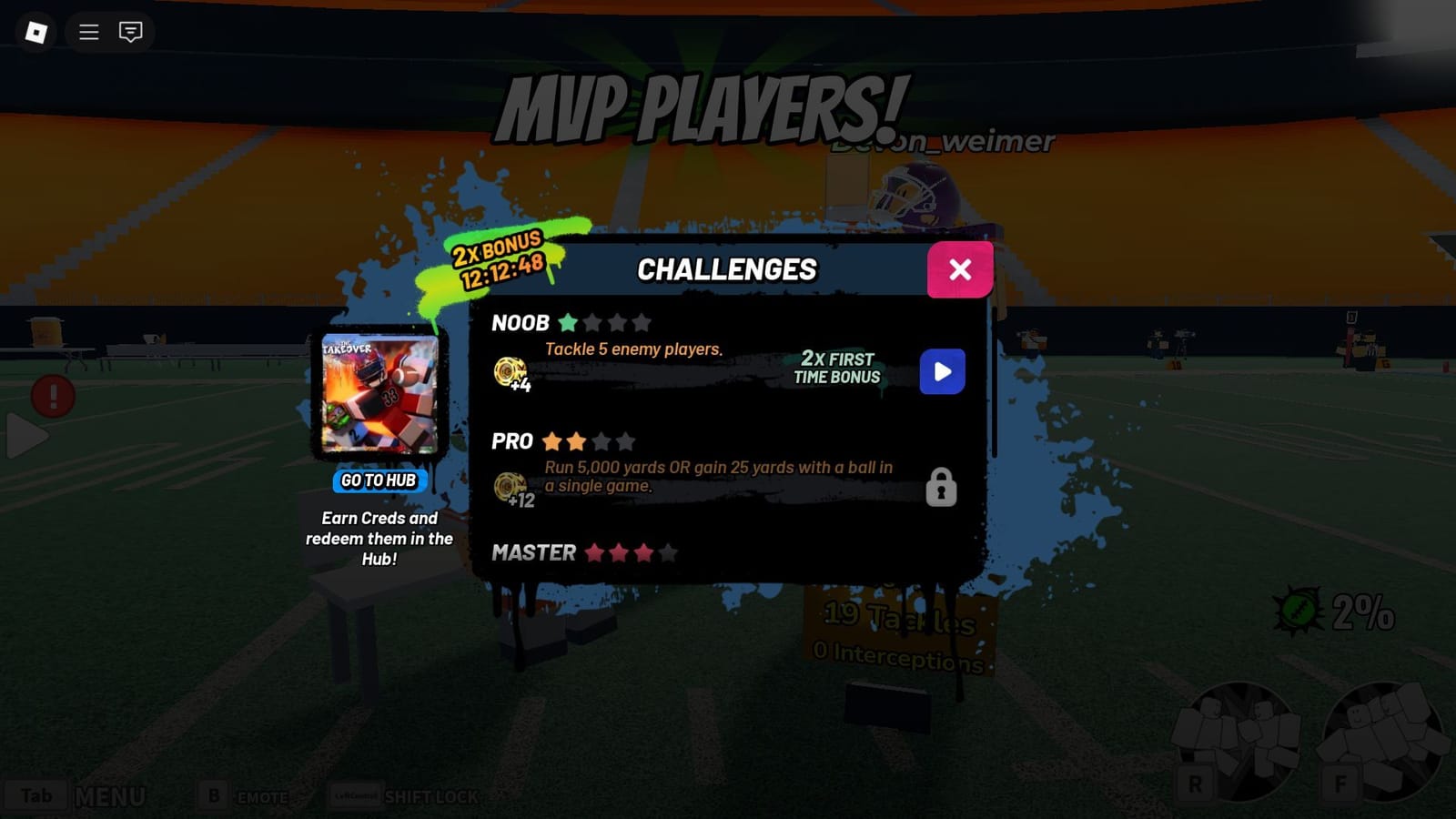Viewport: 1456px width, 819px height.
Task: Expand the MASTER challenge section
Action: point(532,552)
